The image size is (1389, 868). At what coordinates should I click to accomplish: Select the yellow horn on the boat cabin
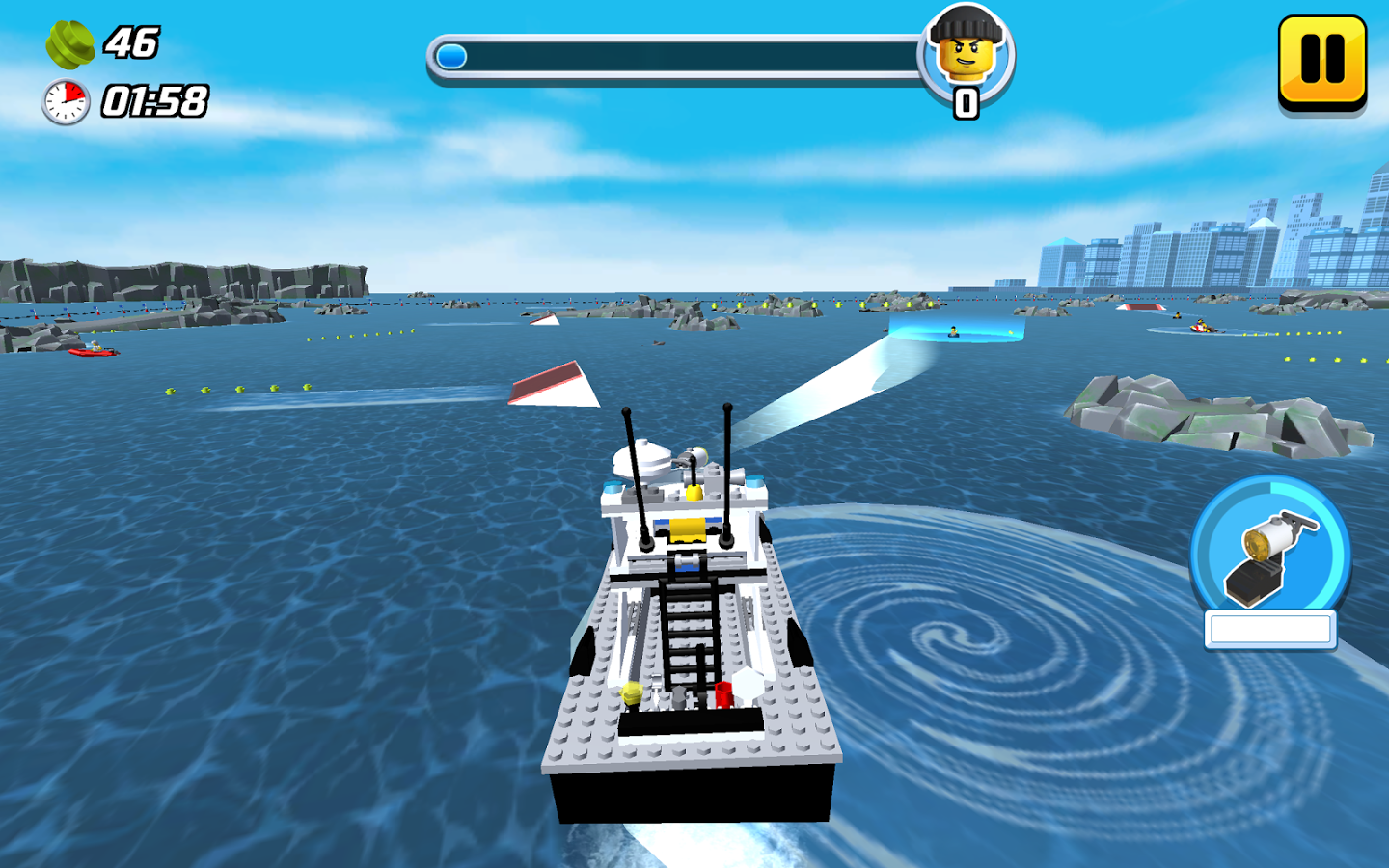686,529
